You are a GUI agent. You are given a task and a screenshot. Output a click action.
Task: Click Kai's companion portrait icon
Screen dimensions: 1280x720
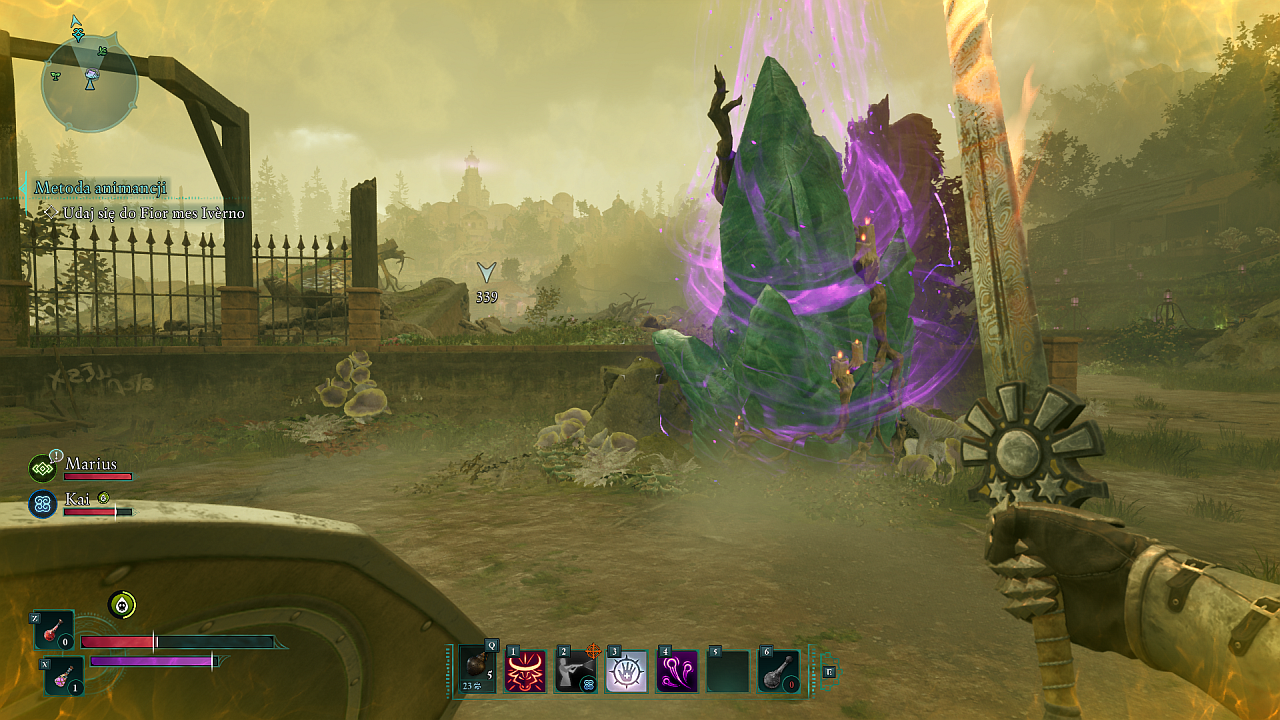[x=43, y=504]
